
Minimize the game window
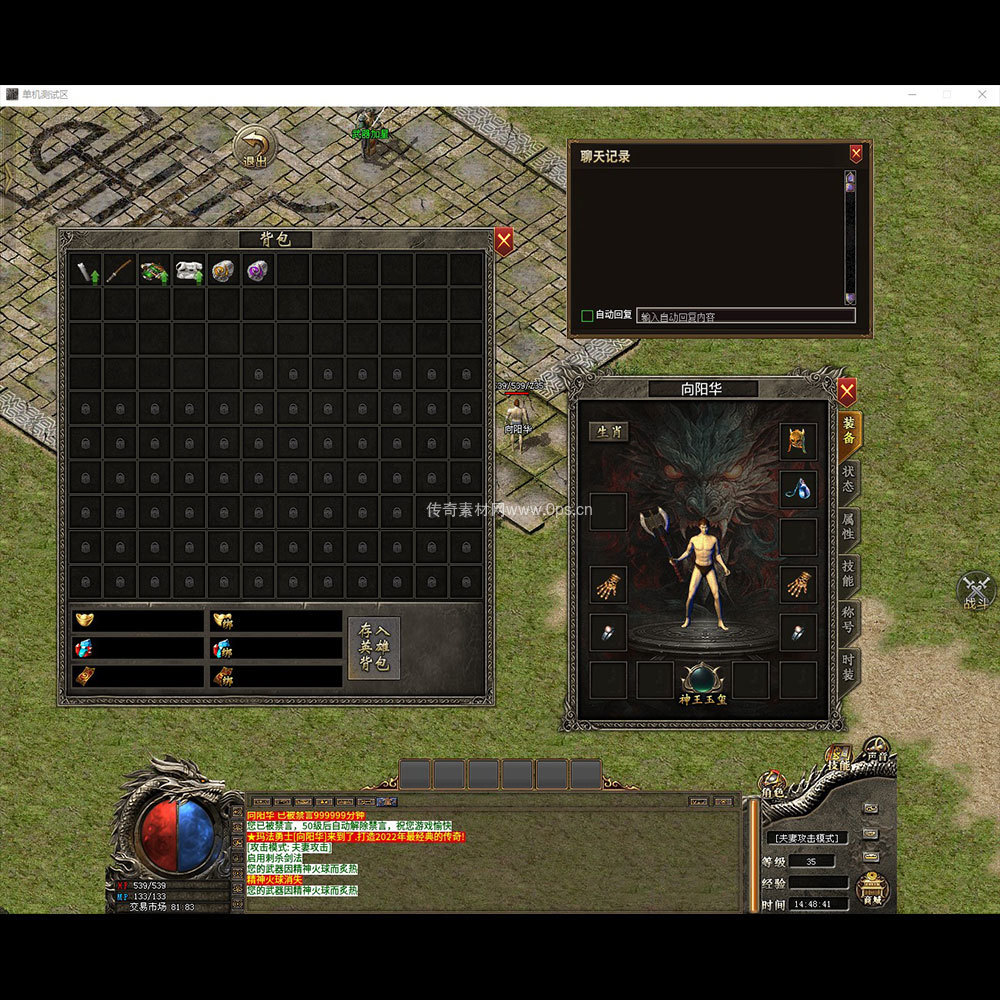click(912, 94)
